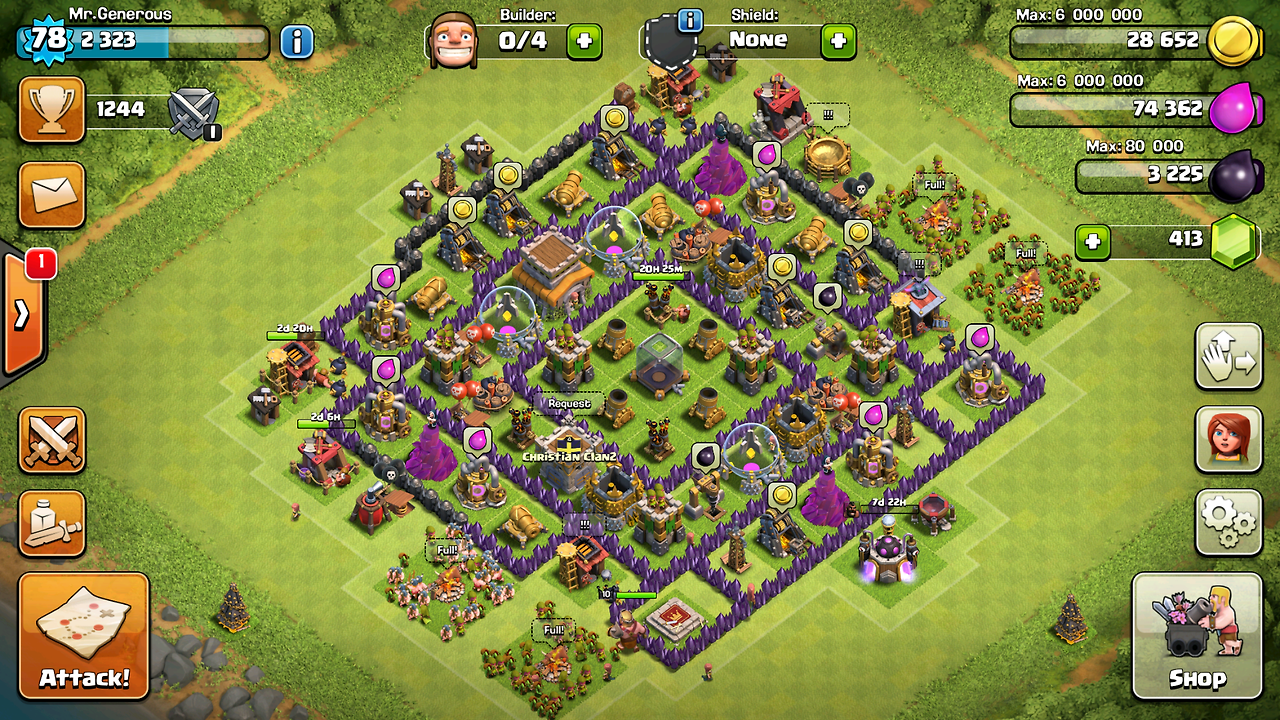Open the mail inbox envelope
This screenshot has width=1280, height=720.
tap(51, 194)
